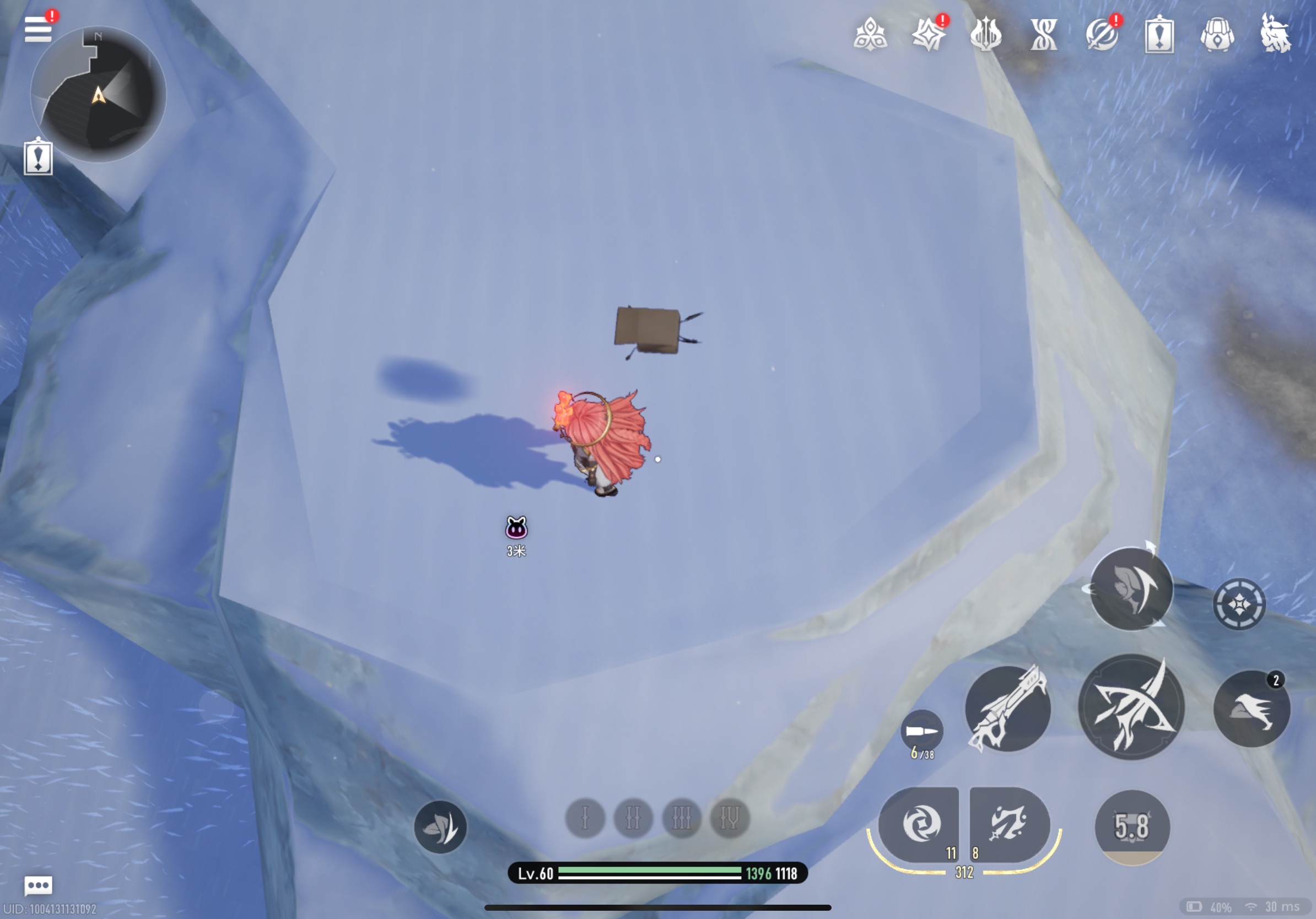
Task: Toggle the crosshair target lock button
Action: [1239, 604]
